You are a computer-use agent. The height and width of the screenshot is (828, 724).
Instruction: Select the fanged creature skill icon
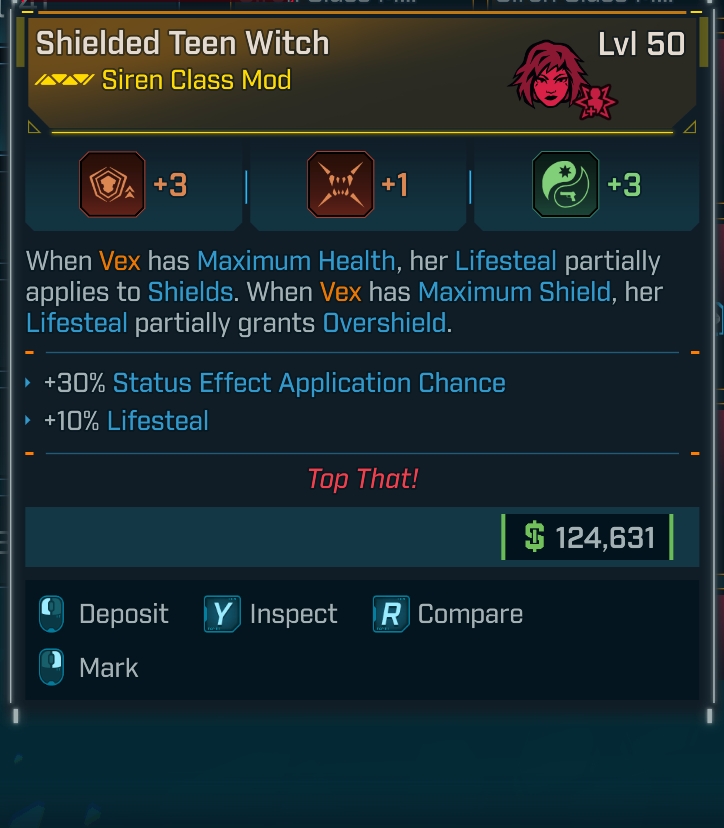click(340, 185)
